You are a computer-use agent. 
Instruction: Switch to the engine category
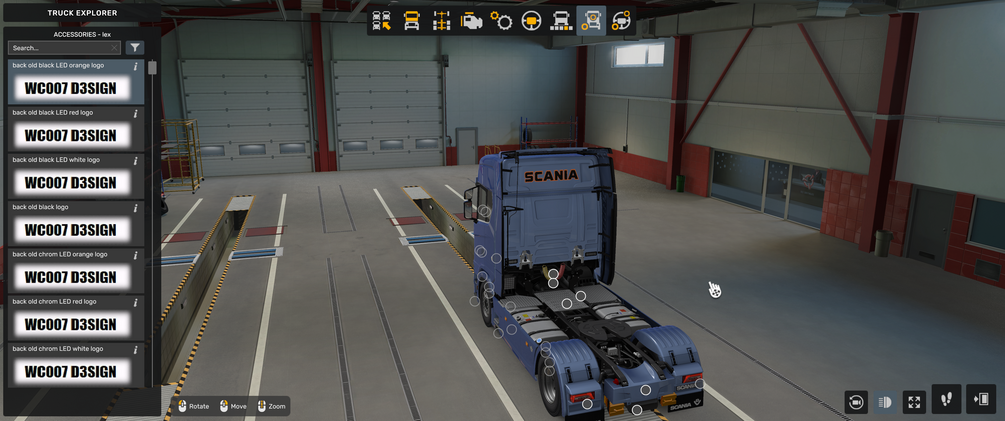(x=471, y=21)
